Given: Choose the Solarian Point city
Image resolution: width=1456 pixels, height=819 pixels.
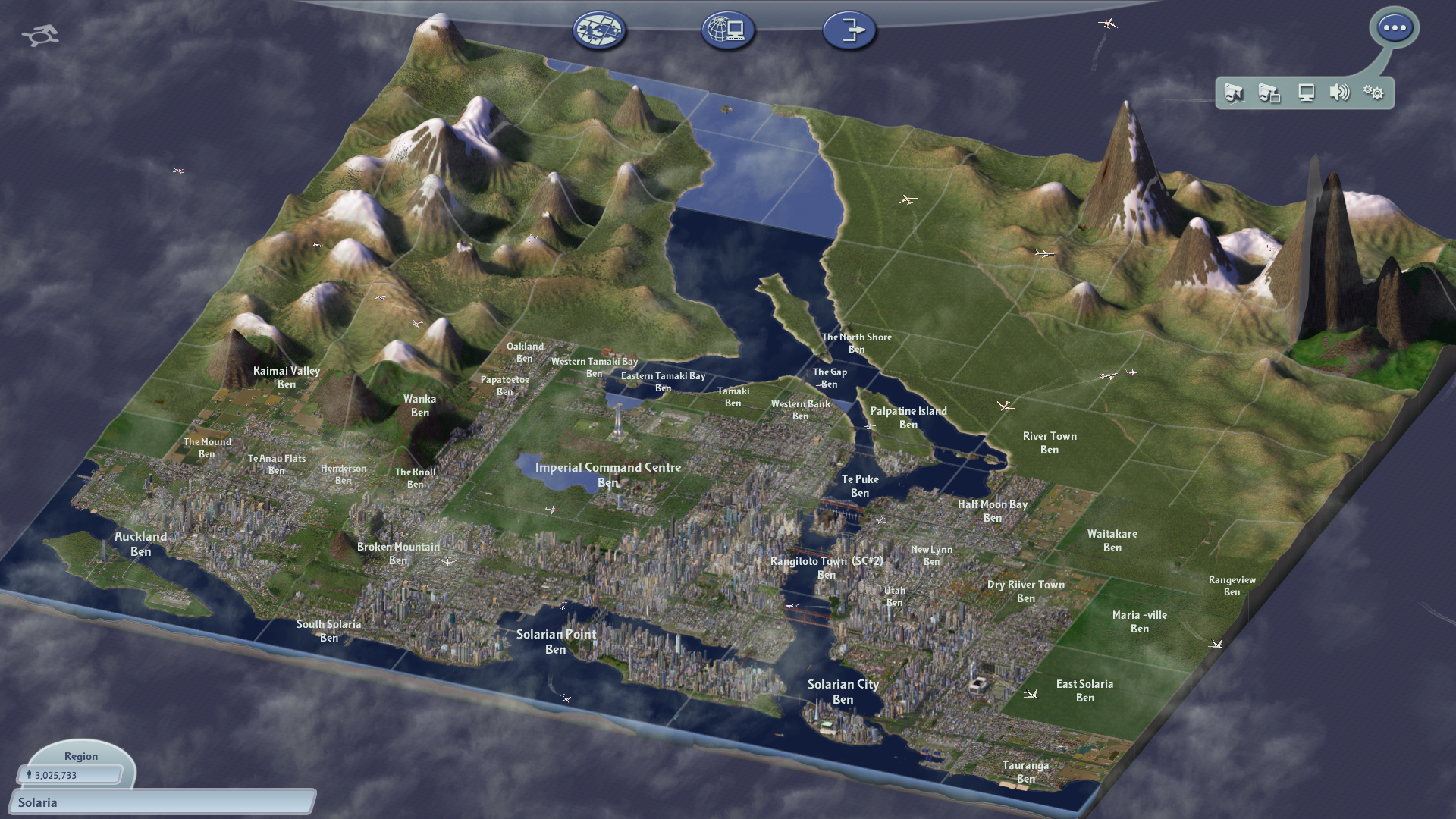Looking at the screenshot, I should click(556, 641).
